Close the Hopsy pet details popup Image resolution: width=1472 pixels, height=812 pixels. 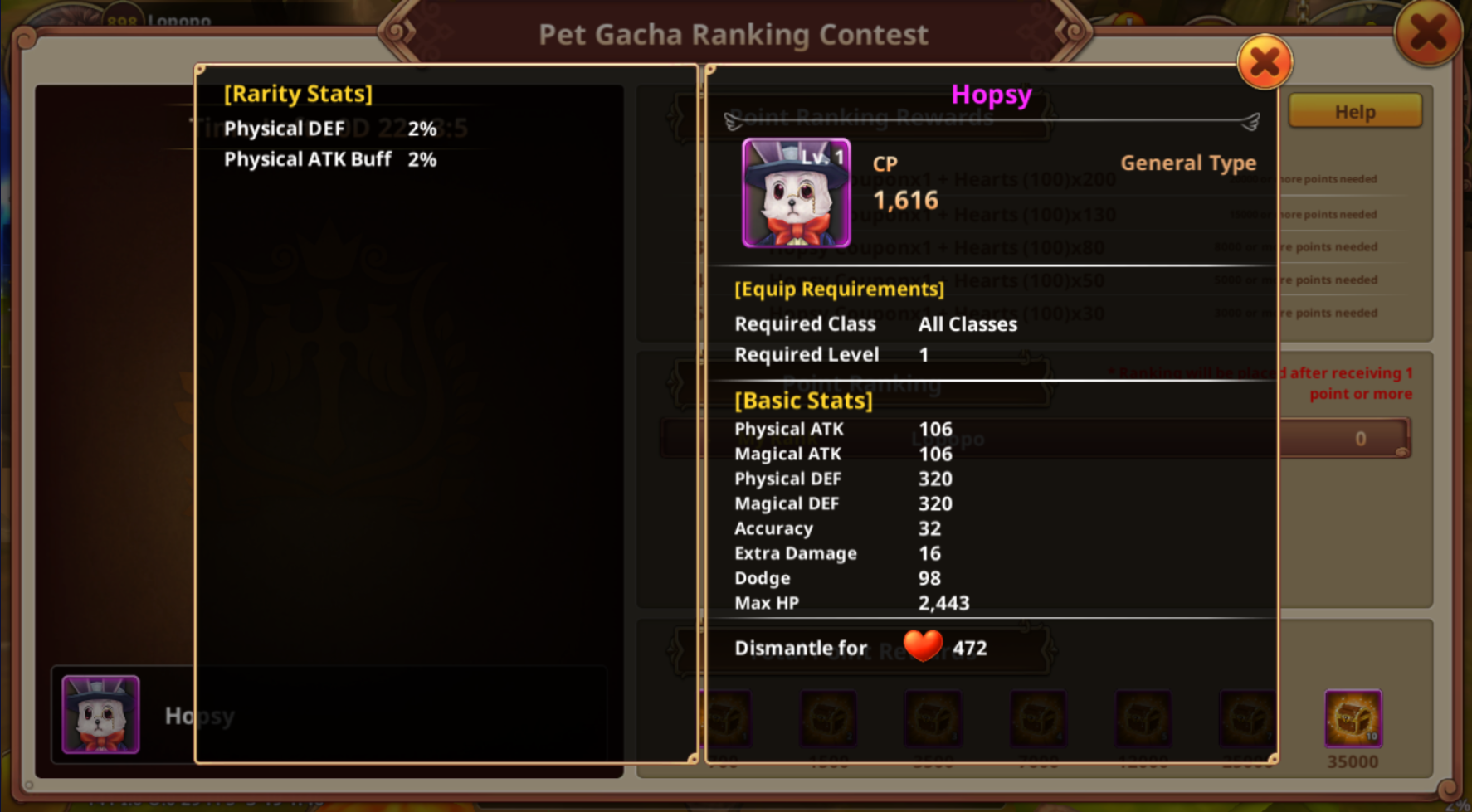pos(1264,62)
